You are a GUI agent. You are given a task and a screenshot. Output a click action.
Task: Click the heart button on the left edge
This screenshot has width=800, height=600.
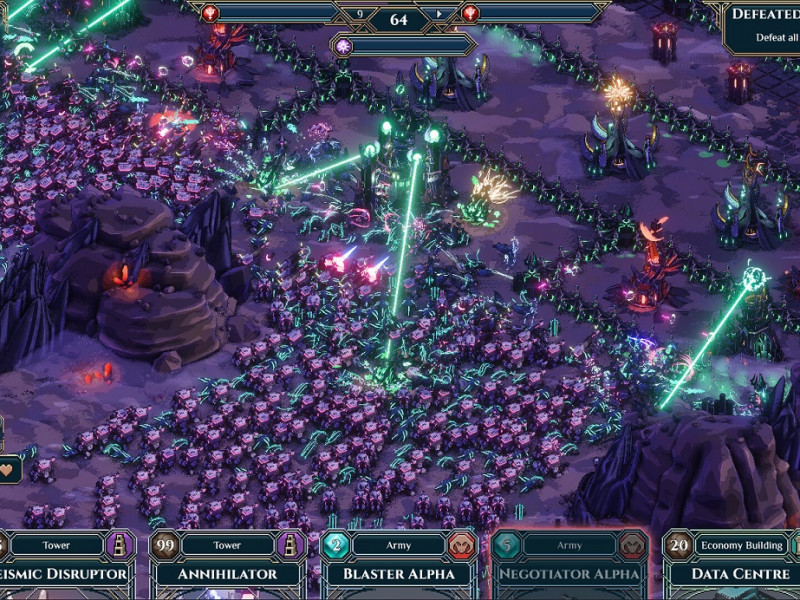tap(10, 468)
